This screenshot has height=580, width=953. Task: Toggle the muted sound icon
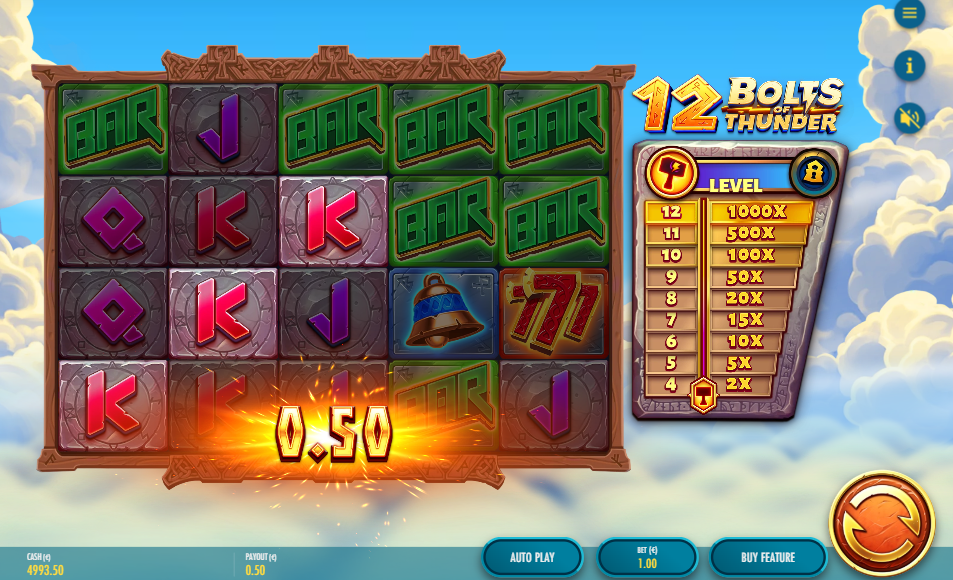tap(909, 118)
